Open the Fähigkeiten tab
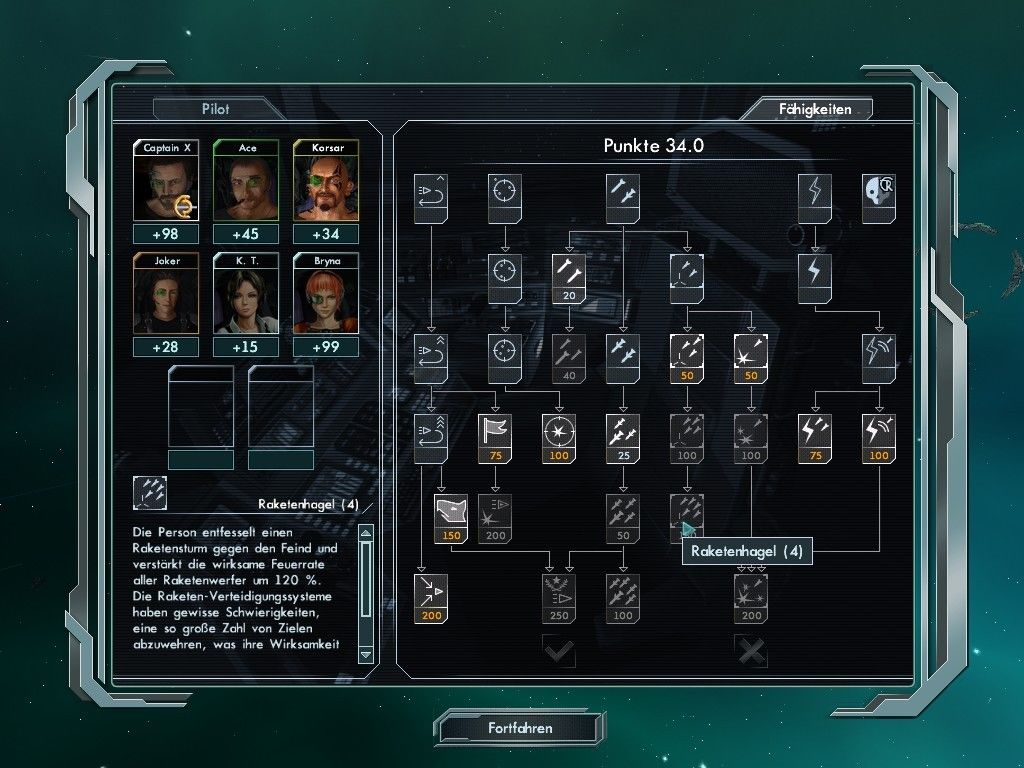The width and height of the screenshot is (1024, 768). [x=814, y=109]
